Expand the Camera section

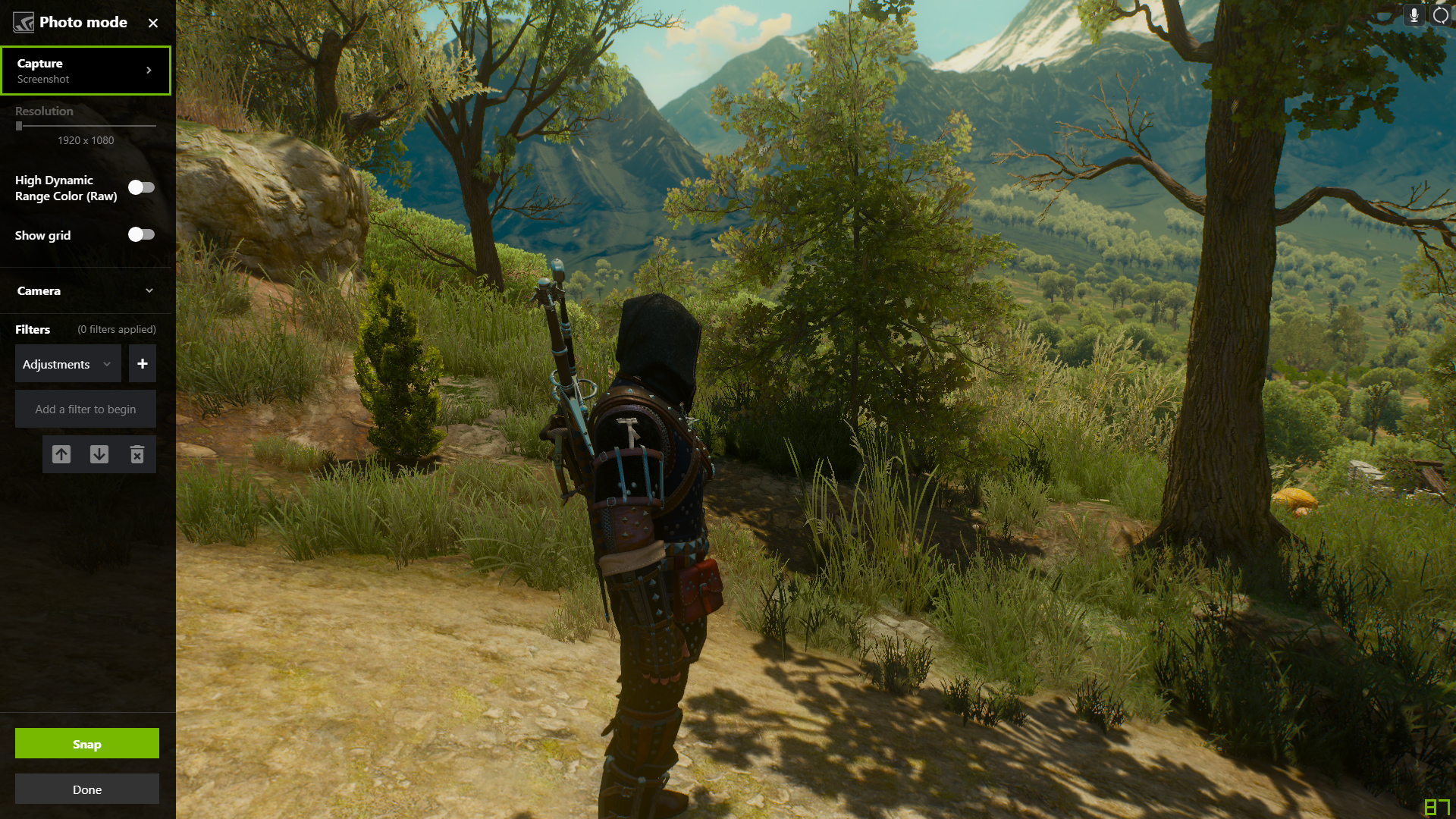point(86,290)
